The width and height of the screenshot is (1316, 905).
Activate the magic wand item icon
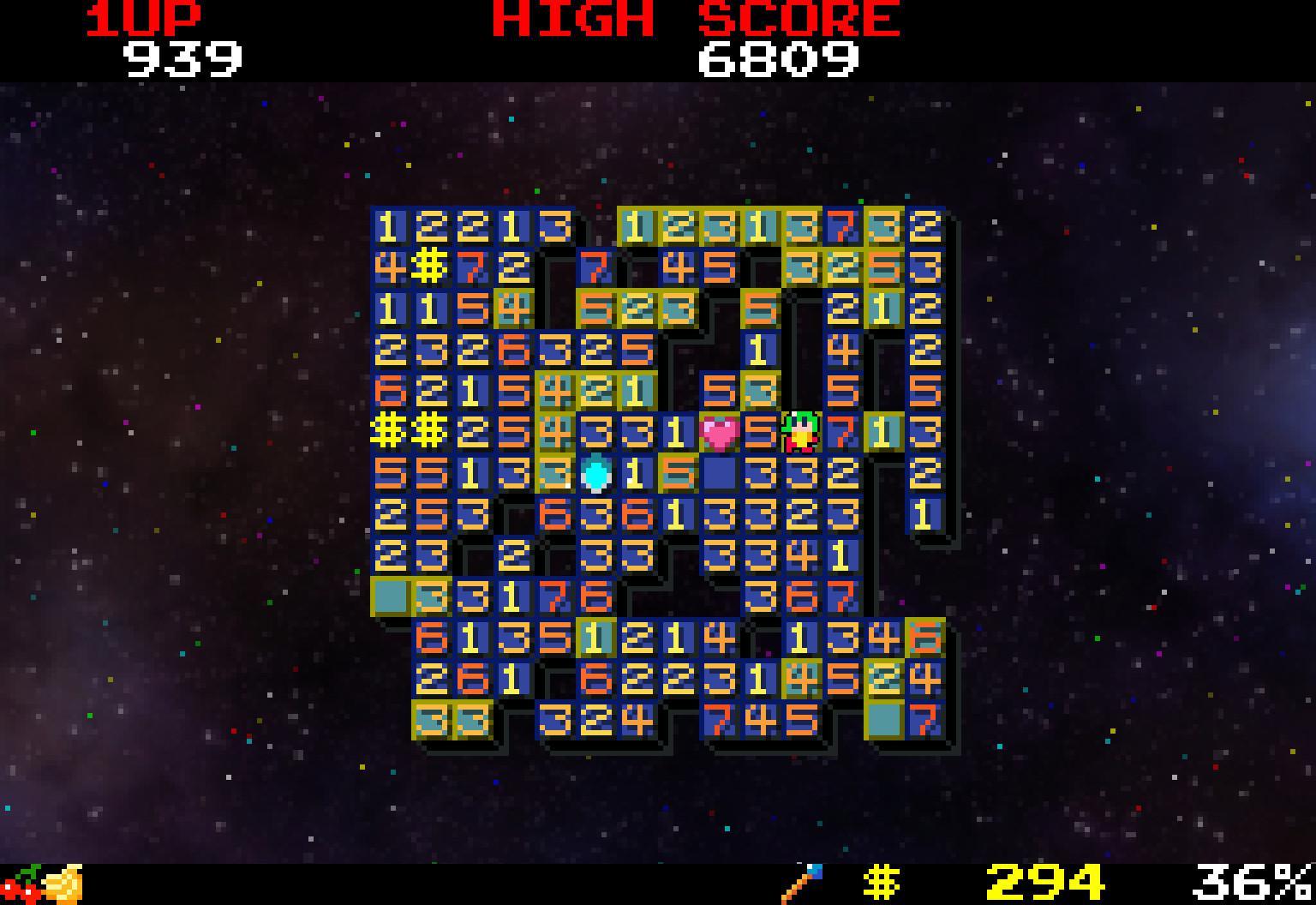coord(803,884)
